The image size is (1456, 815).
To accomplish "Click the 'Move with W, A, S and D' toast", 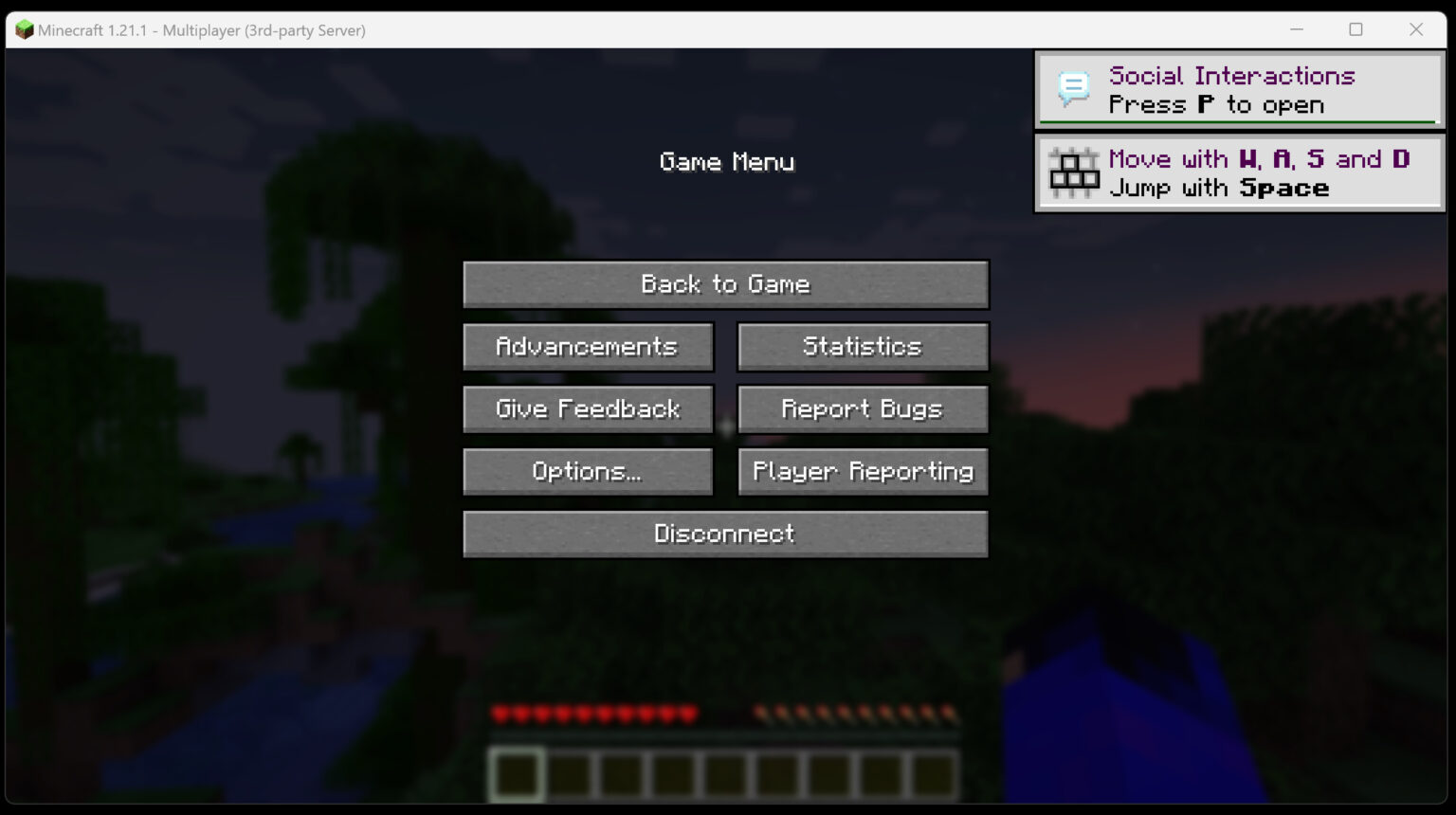I will tap(1238, 172).
